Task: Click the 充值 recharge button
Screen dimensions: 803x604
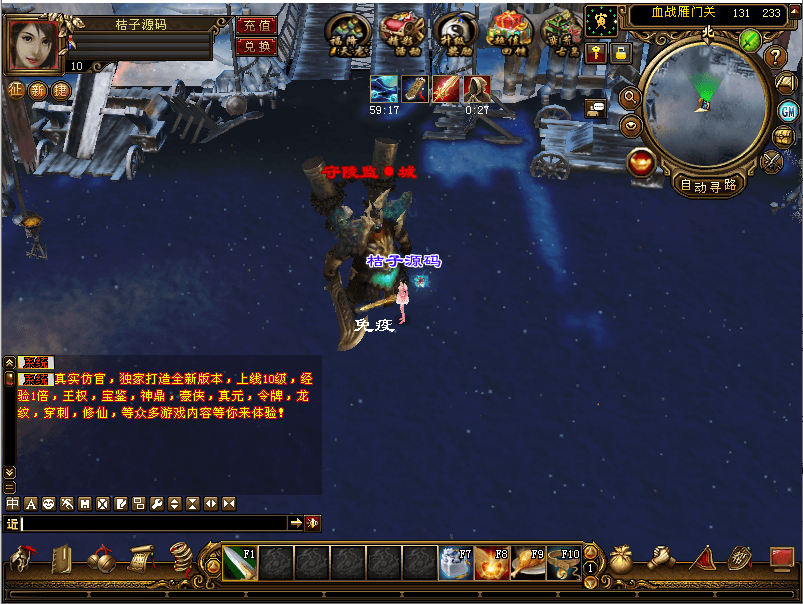Action: pyautogui.click(x=257, y=26)
